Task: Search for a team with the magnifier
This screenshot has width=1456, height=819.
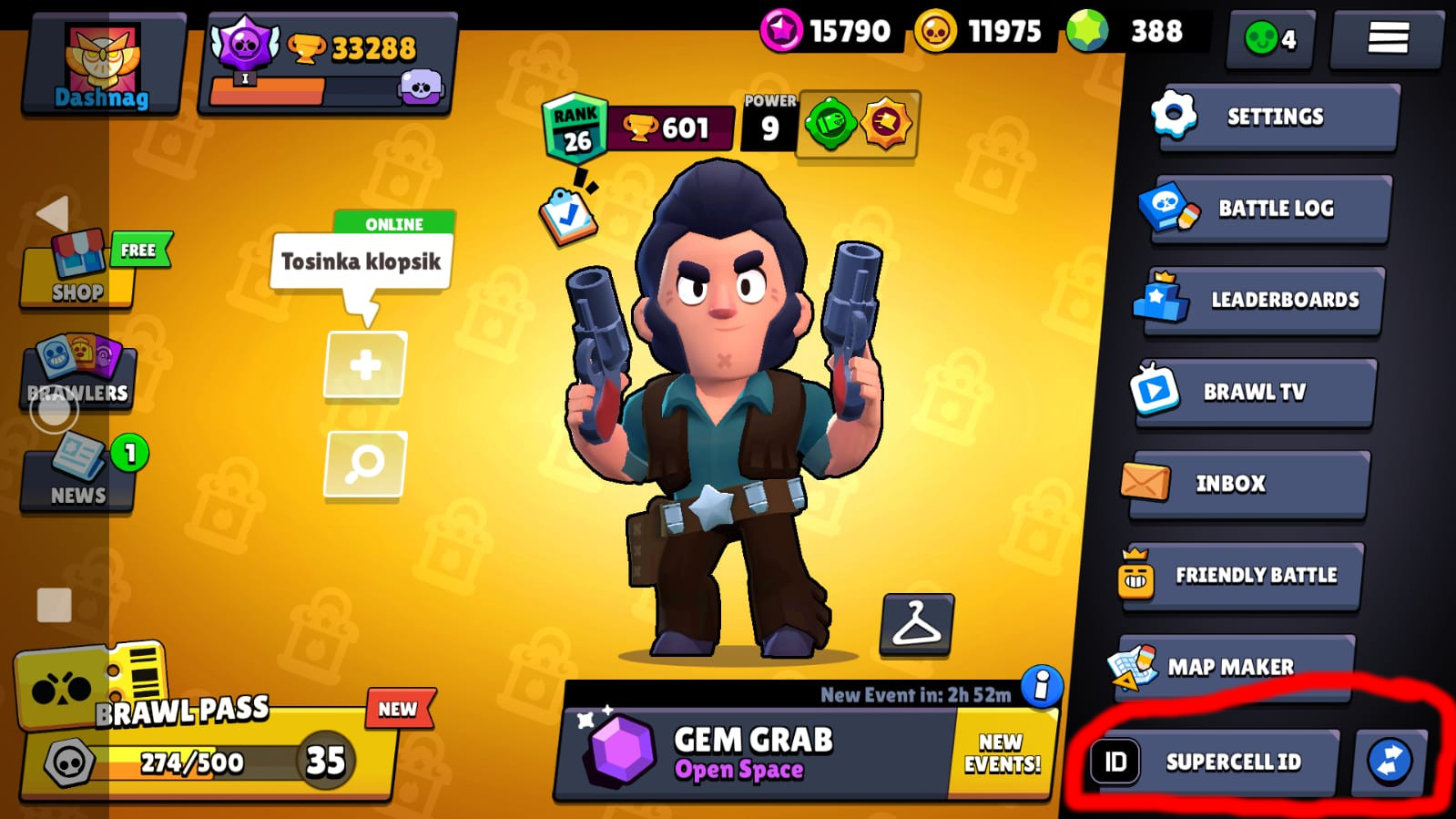Action: 365,464
